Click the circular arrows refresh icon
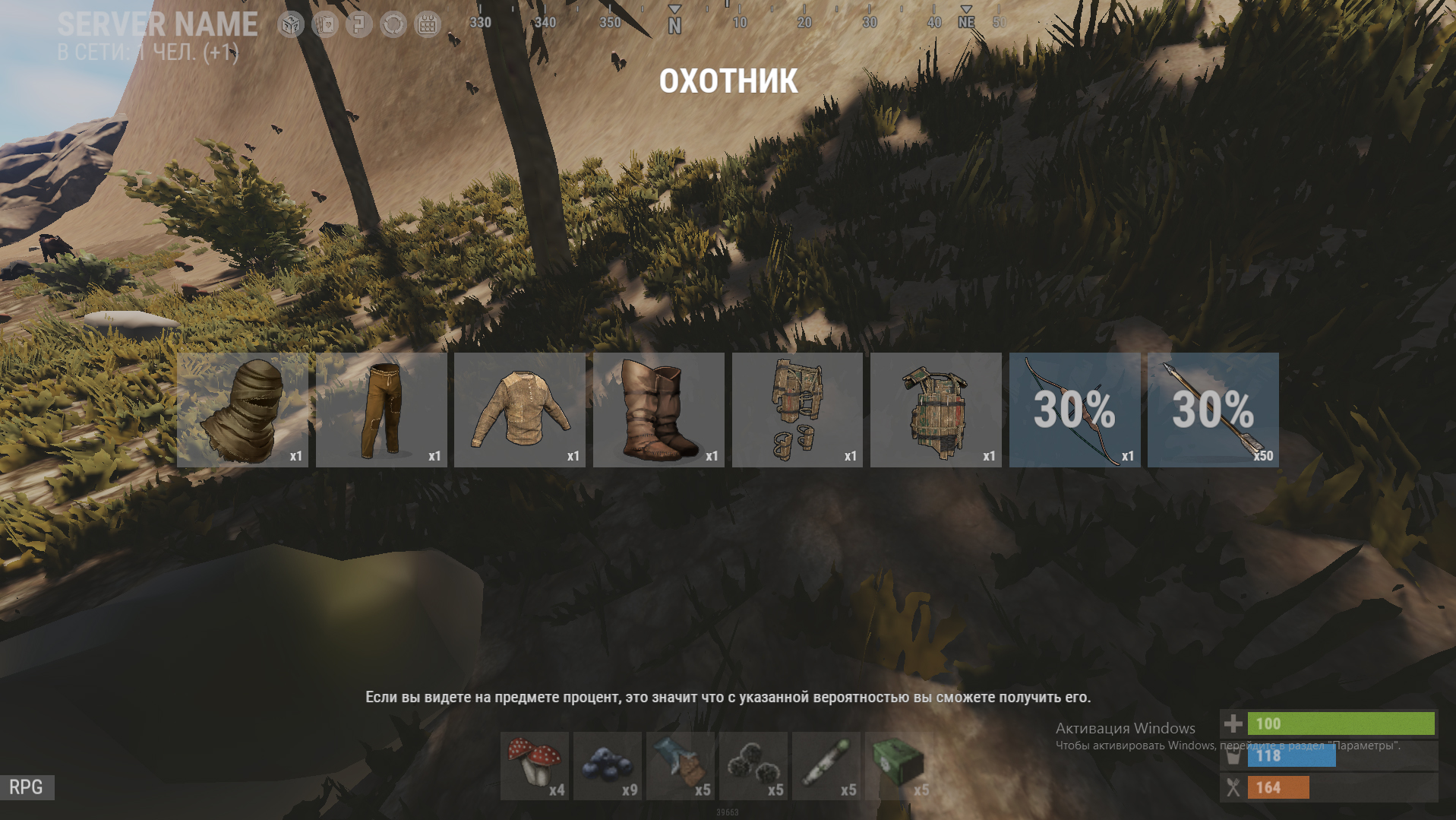Image resolution: width=1456 pixels, height=820 pixels. (x=393, y=24)
